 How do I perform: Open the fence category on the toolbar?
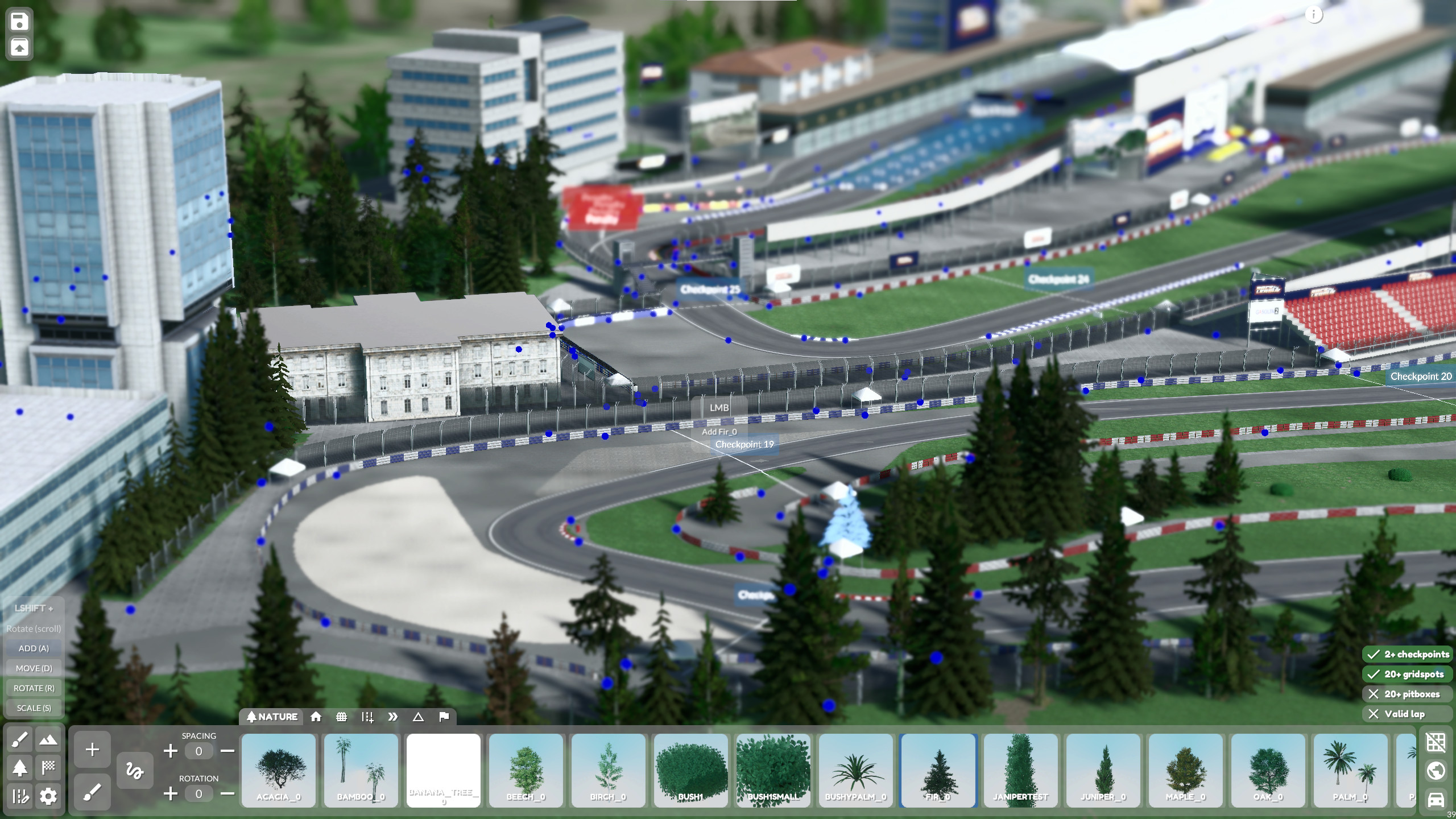tap(342, 717)
